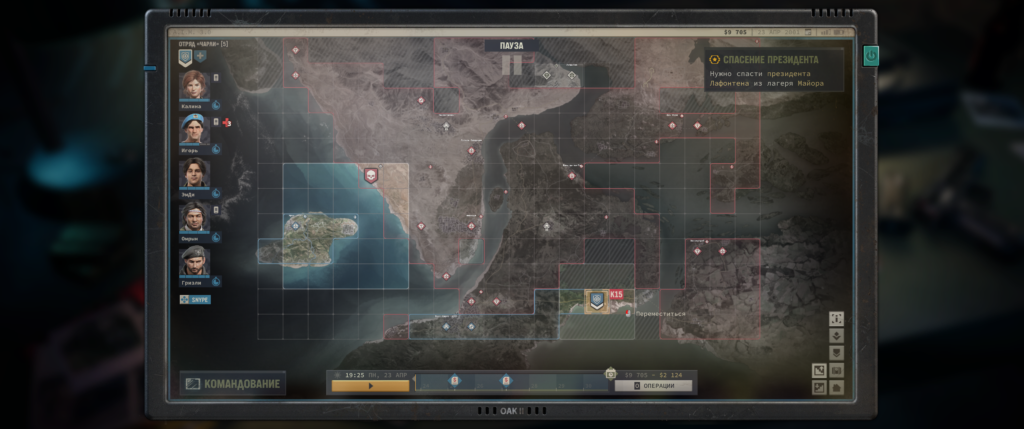
Task: Open the Командование (Command) menu
Action: [x=232, y=384]
